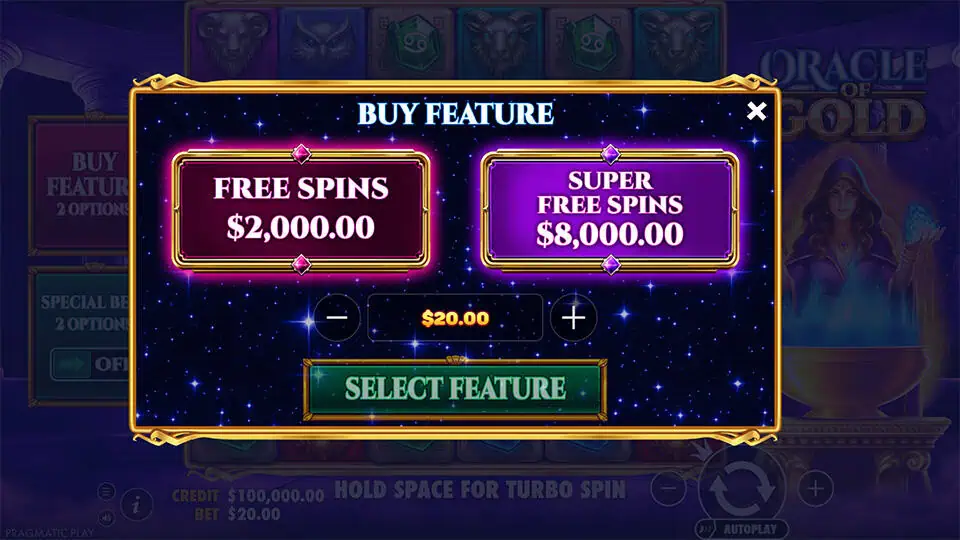Lower the bet next to spin button
The height and width of the screenshot is (540, 960).
[x=670, y=489]
